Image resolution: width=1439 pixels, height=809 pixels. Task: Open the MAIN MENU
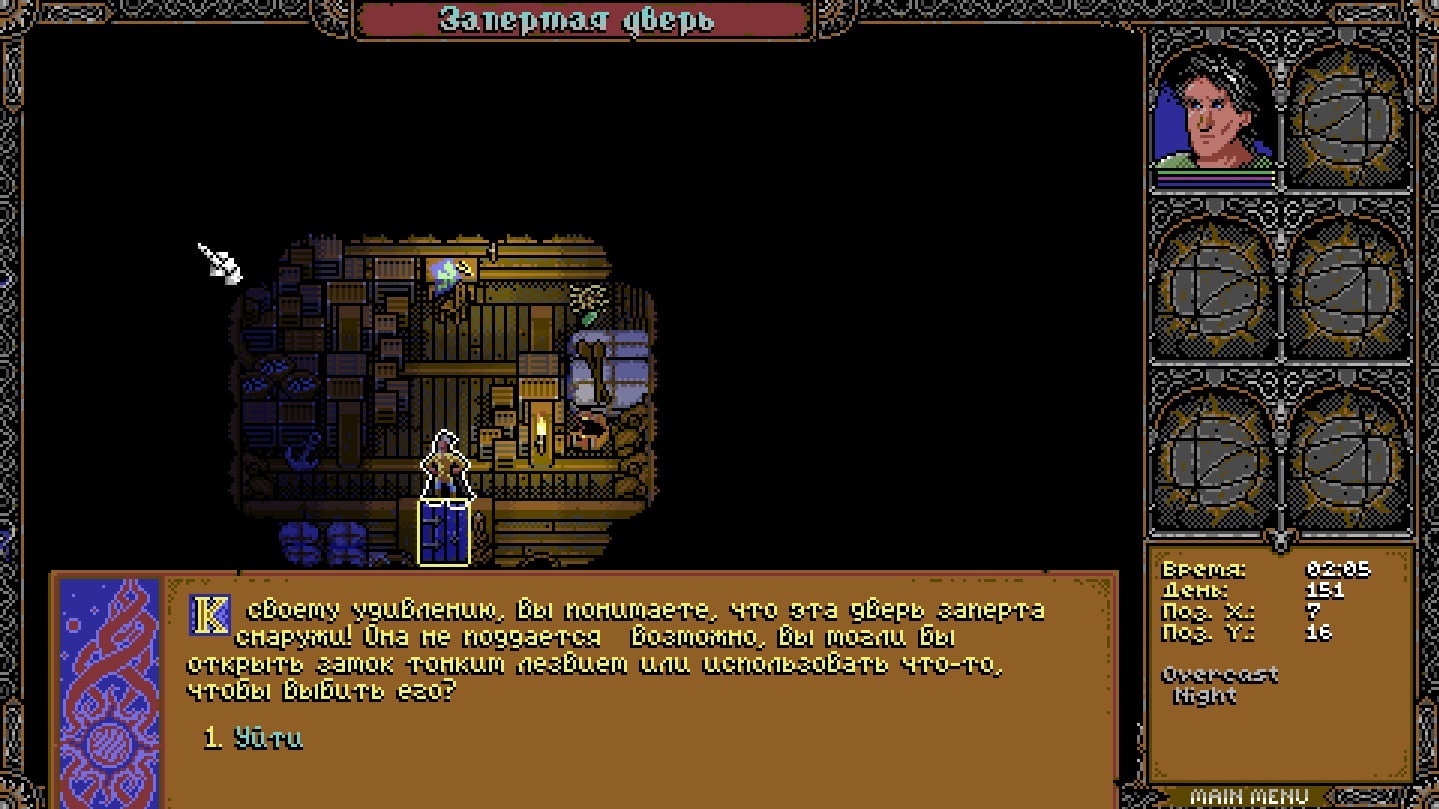coord(1248,797)
